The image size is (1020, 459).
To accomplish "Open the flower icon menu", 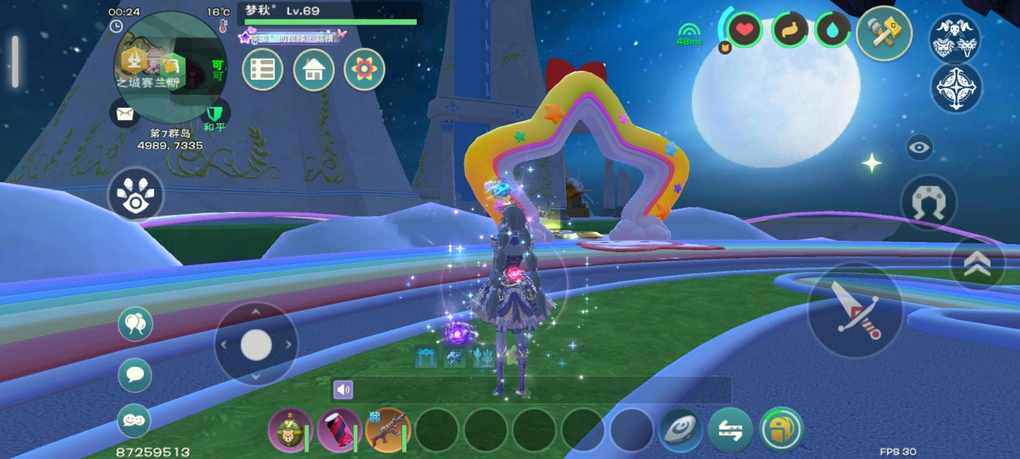I will tap(364, 69).
